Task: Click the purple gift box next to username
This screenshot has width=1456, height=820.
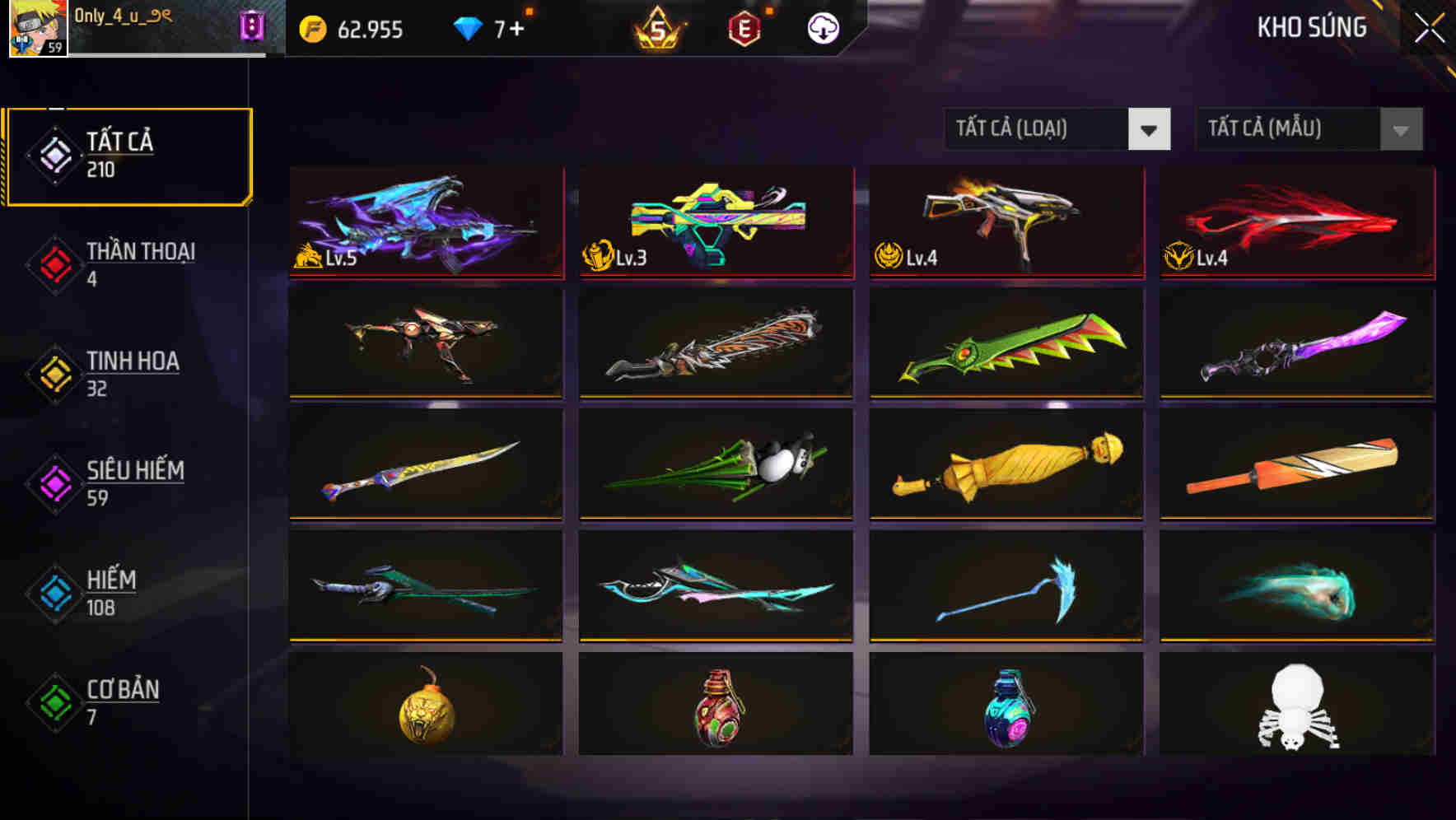Action: tap(253, 25)
